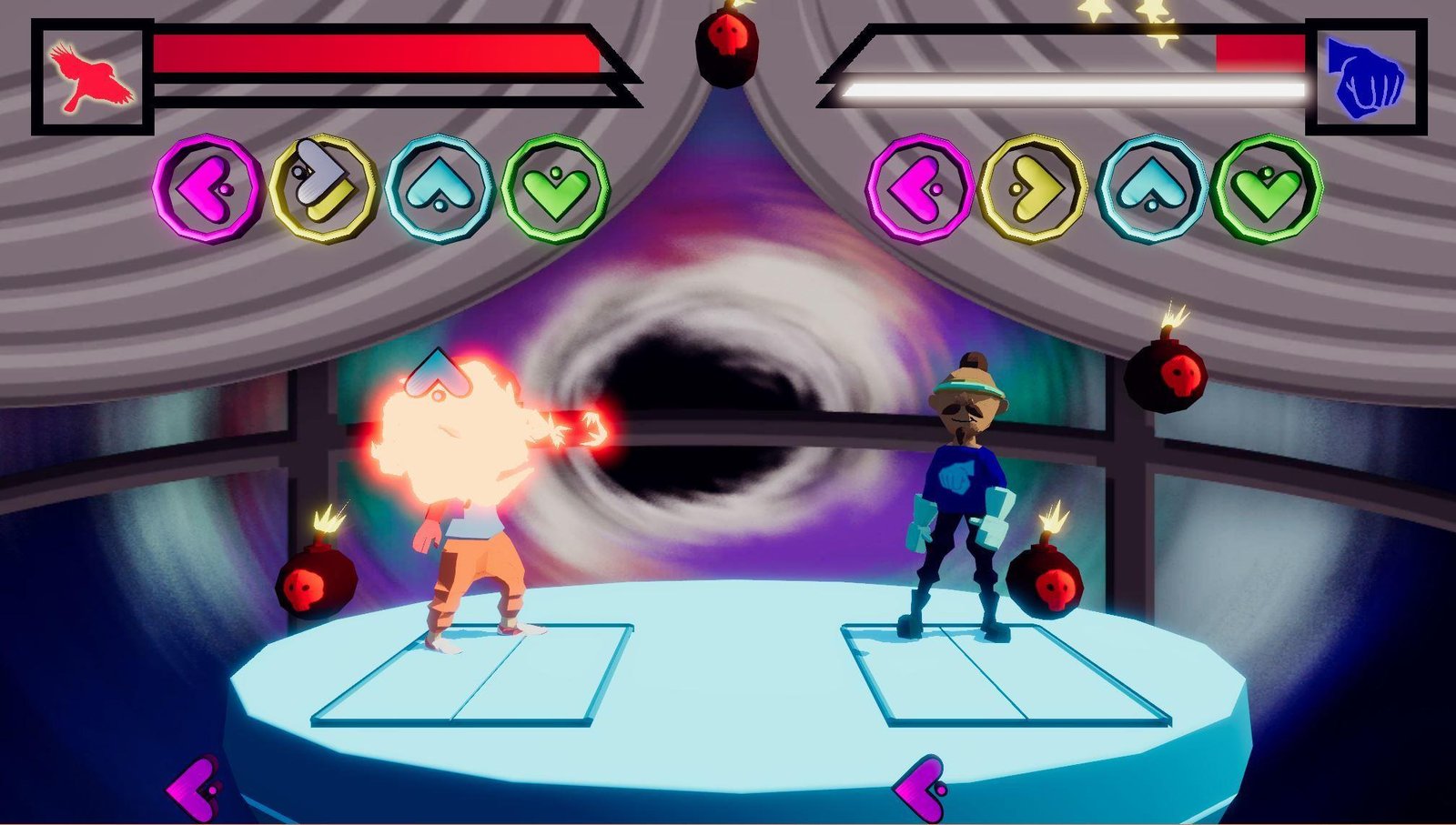The image size is (1456, 825).
Task: Hit the red bird player's magenta left-arrow target
Action: (207, 188)
